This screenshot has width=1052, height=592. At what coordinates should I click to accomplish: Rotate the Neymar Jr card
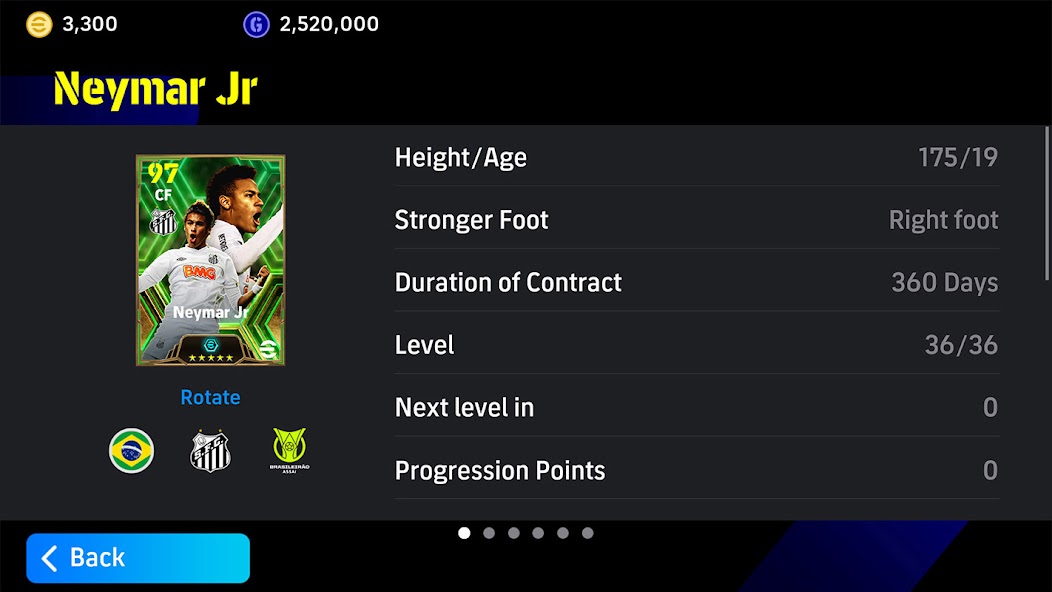coord(210,397)
